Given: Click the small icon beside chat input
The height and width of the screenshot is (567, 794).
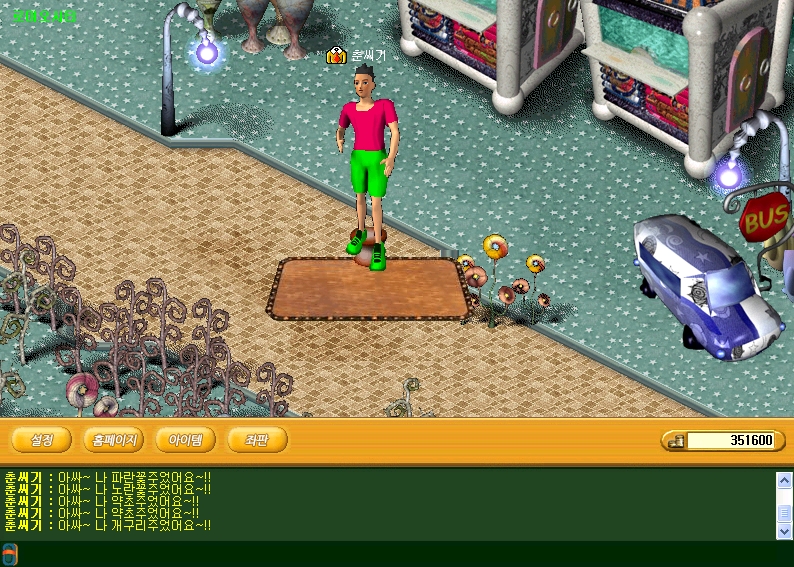Looking at the screenshot, I should click(x=9, y=554).
